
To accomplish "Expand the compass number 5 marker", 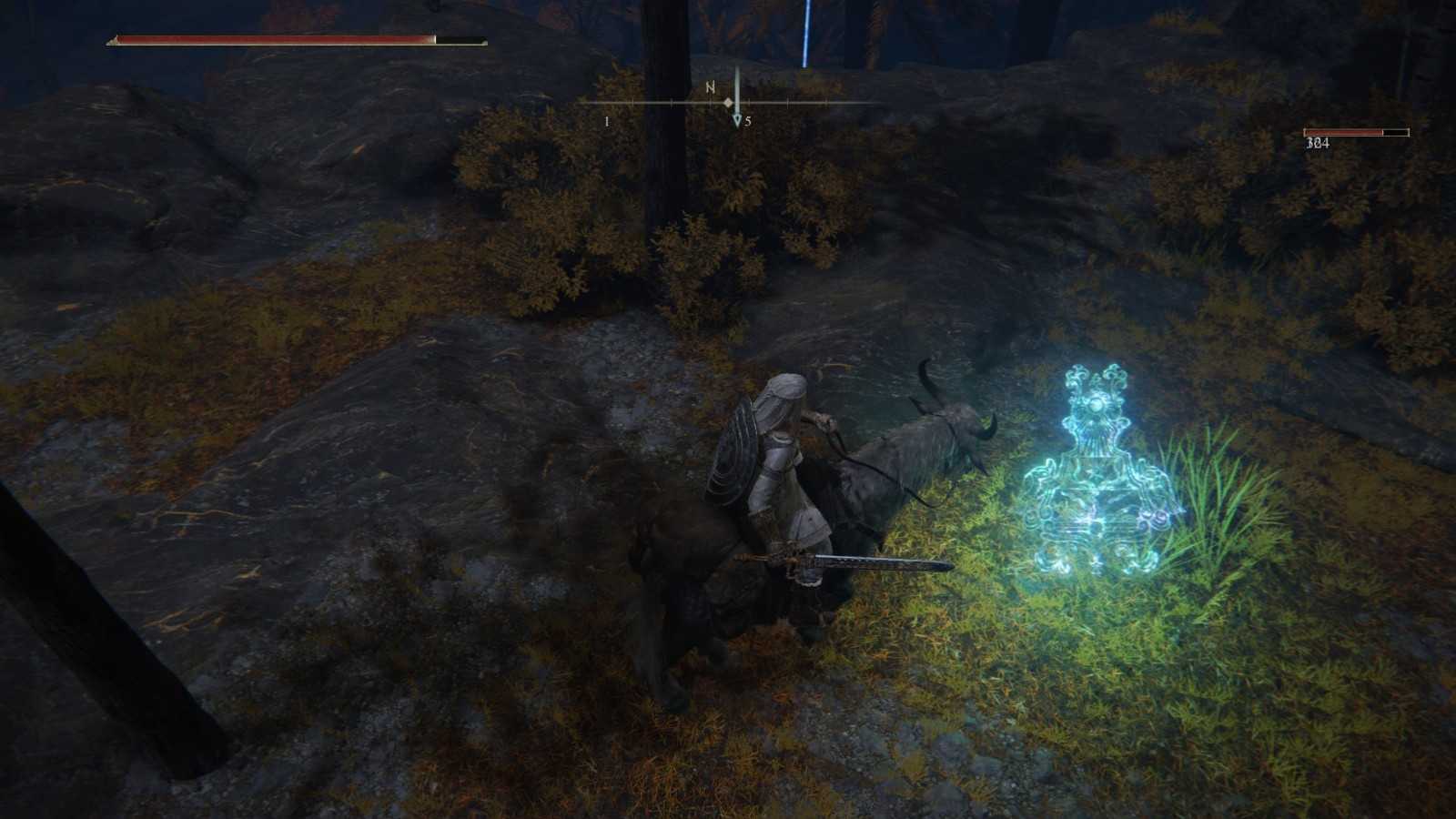I will pos(748,119).
